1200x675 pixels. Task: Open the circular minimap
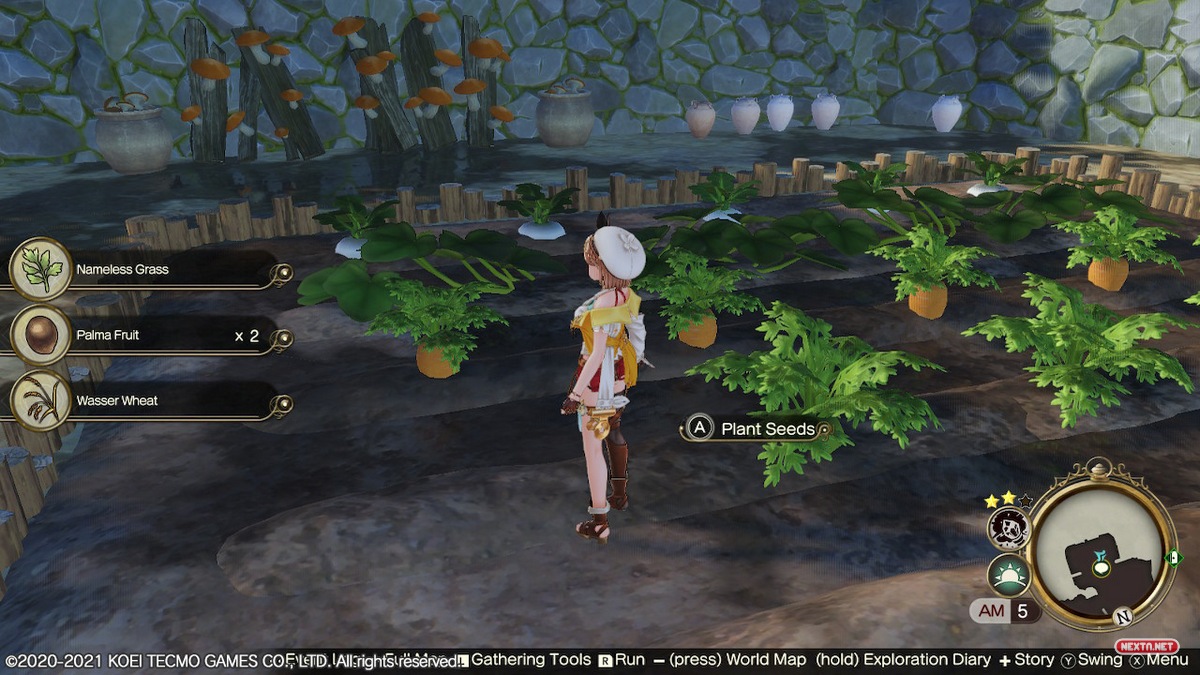tap(1101, 543)
